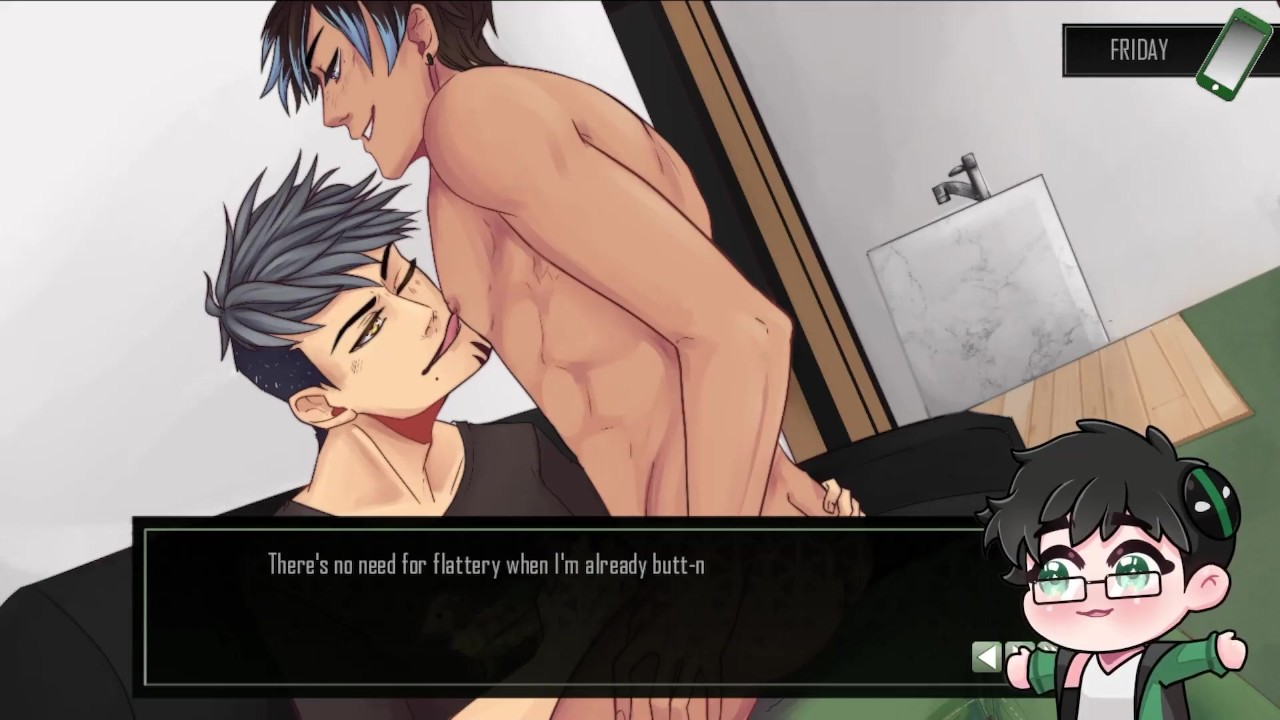Go back with the left arrow button

click(986, 656)
